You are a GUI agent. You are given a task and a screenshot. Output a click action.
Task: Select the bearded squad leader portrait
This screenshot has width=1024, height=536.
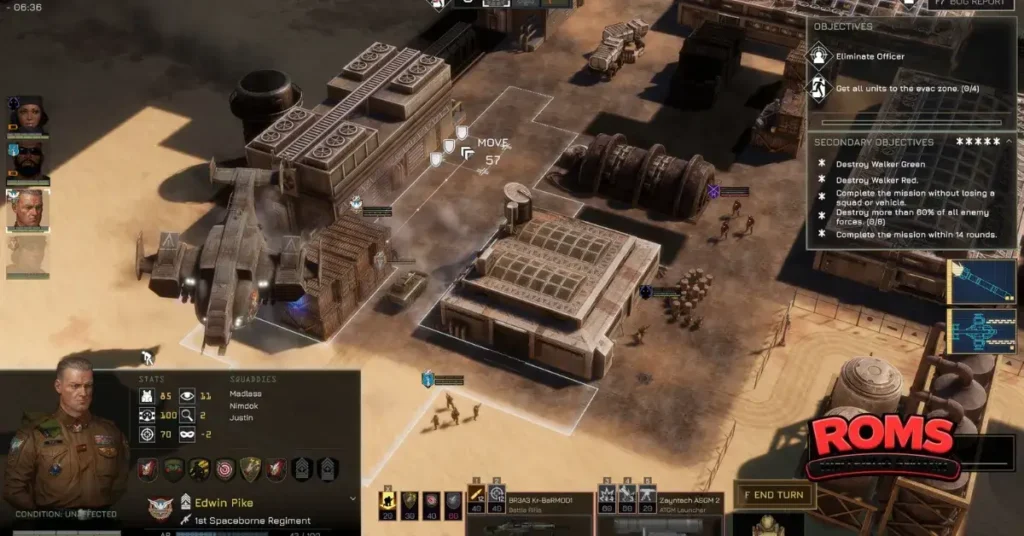click(27, 162)
